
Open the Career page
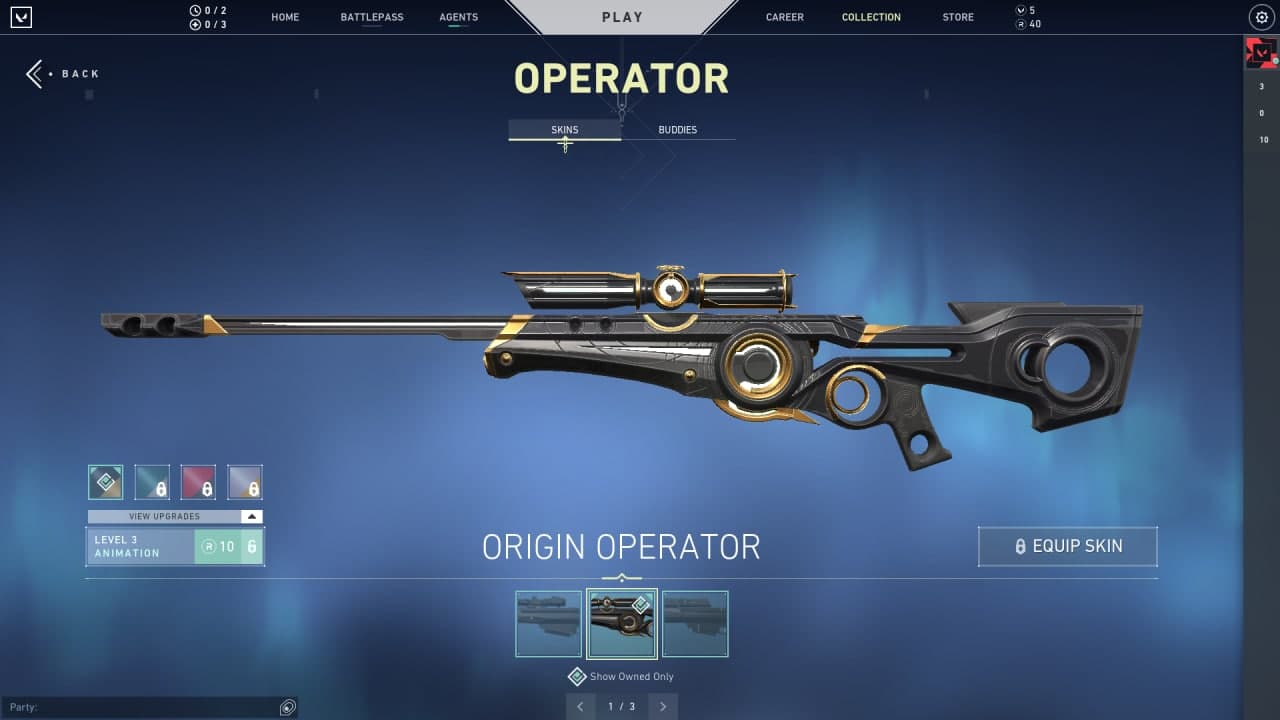click(x=784, y=17)
